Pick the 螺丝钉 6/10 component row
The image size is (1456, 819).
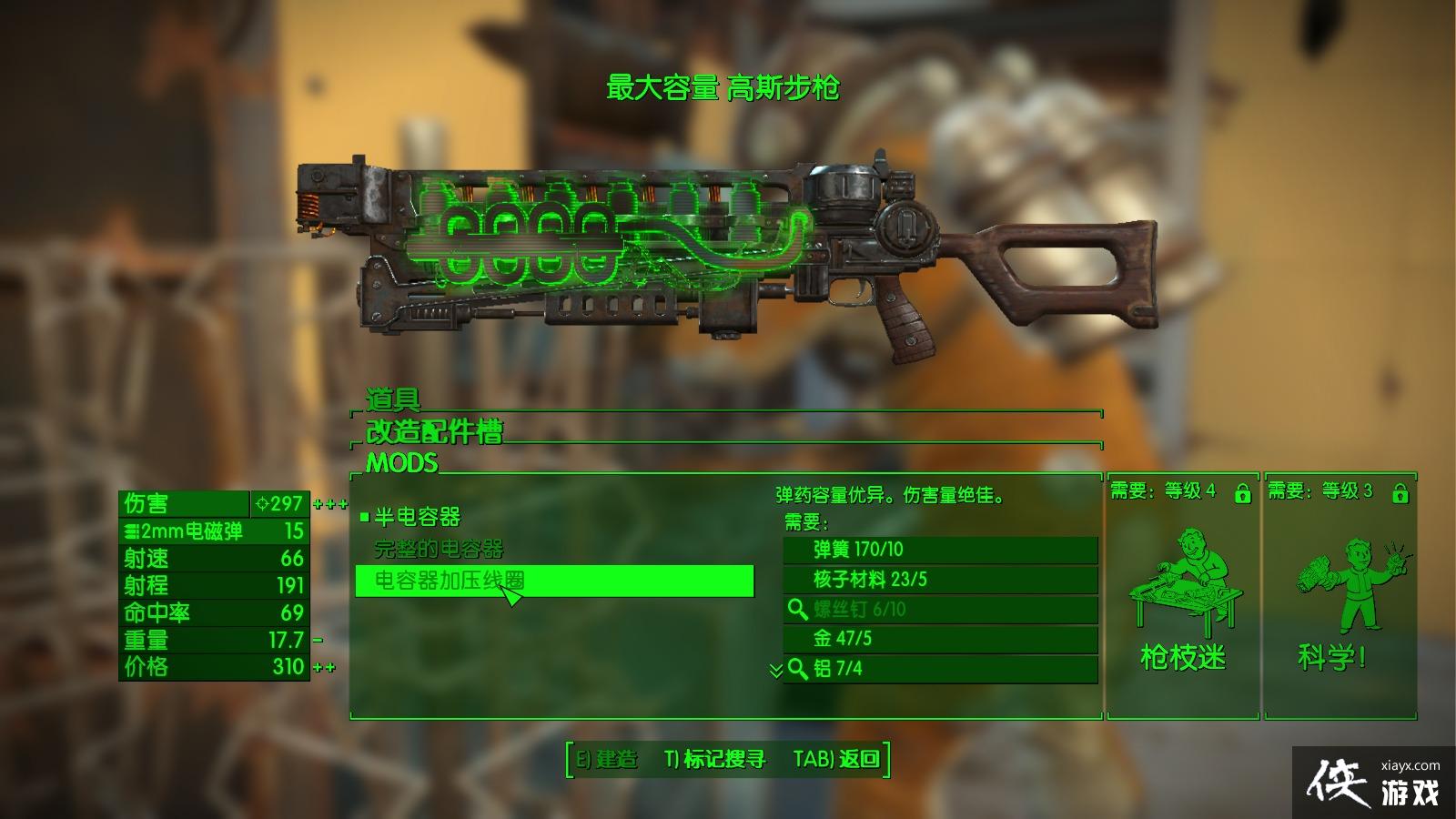[940, 609]
